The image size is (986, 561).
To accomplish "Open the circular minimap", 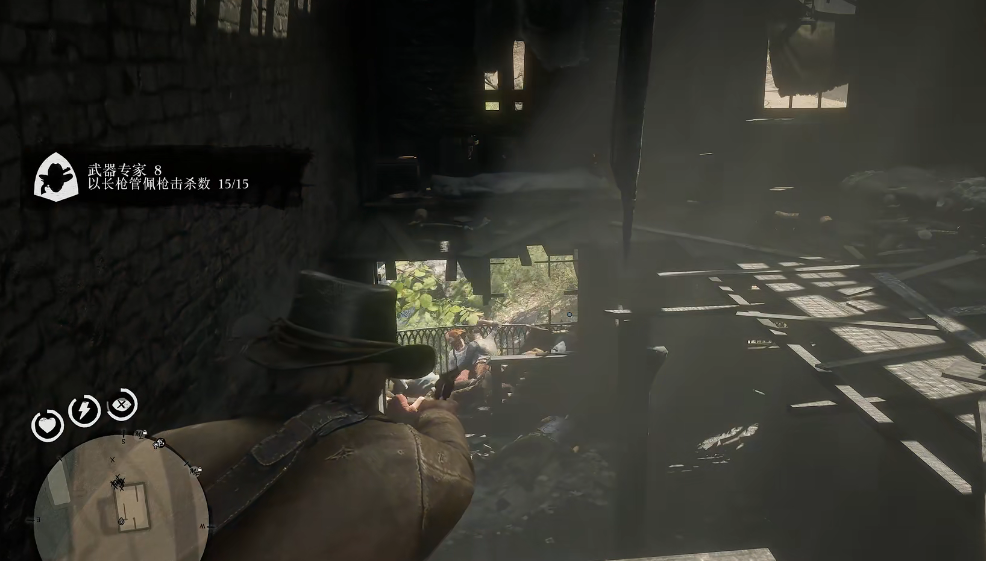I will coord(120,497).
